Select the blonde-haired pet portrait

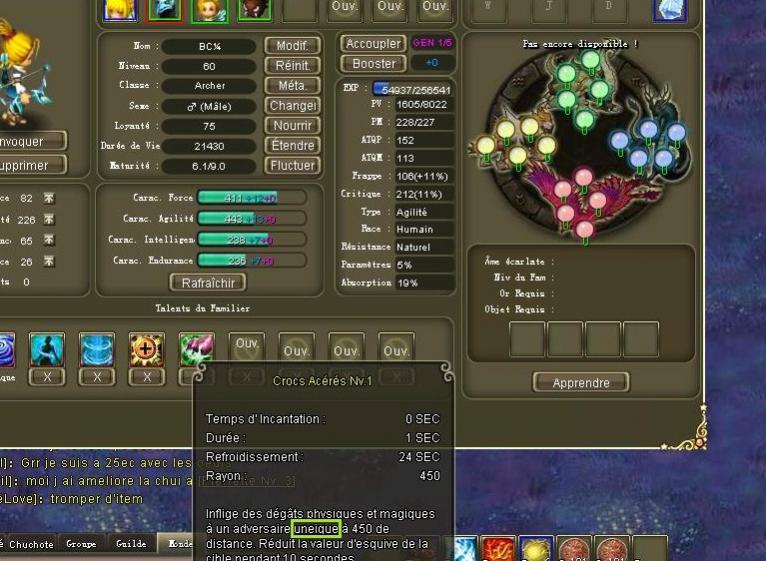pos(120,9)
